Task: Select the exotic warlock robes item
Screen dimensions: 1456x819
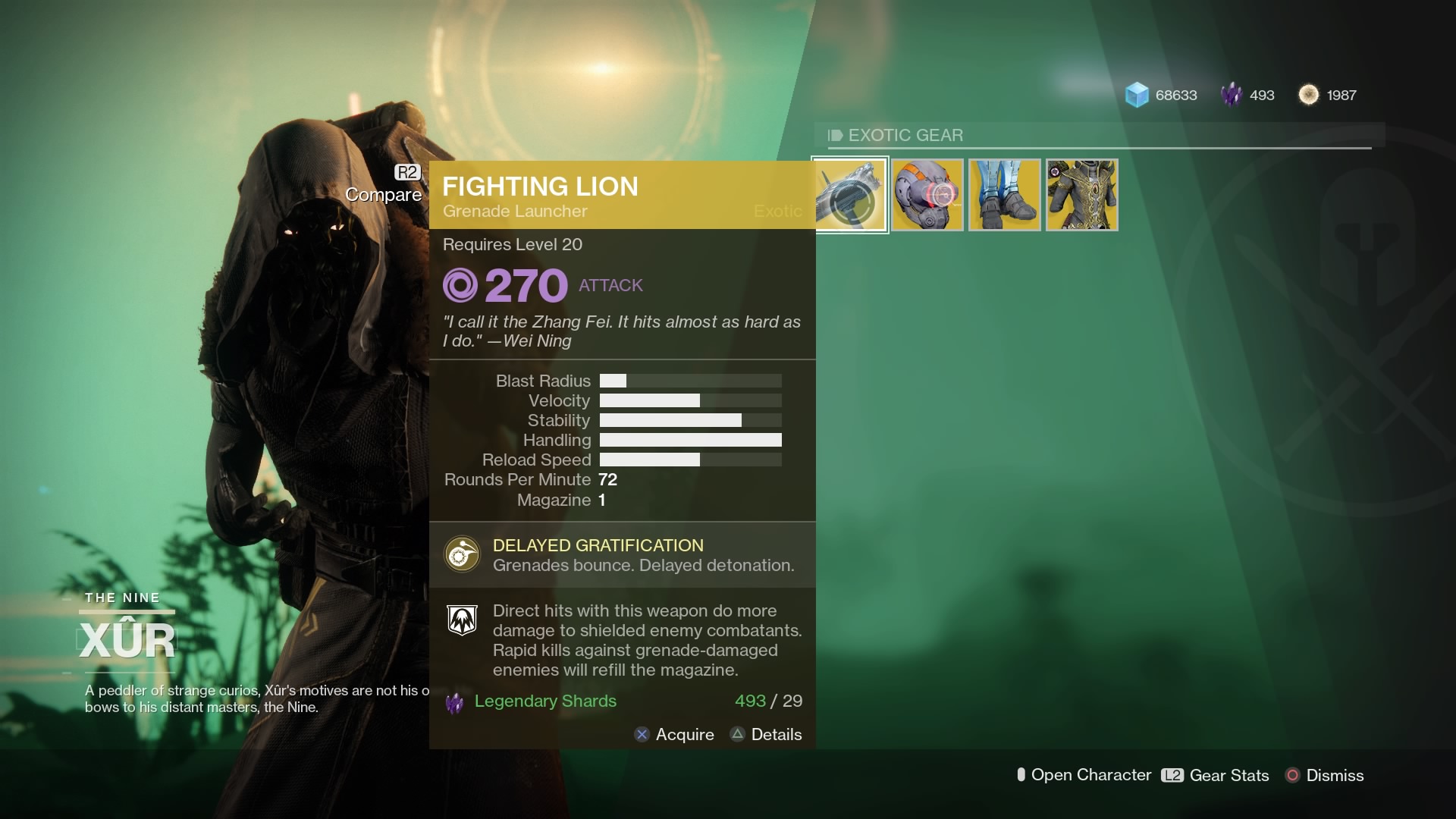Action: (x=1081, y=195)
